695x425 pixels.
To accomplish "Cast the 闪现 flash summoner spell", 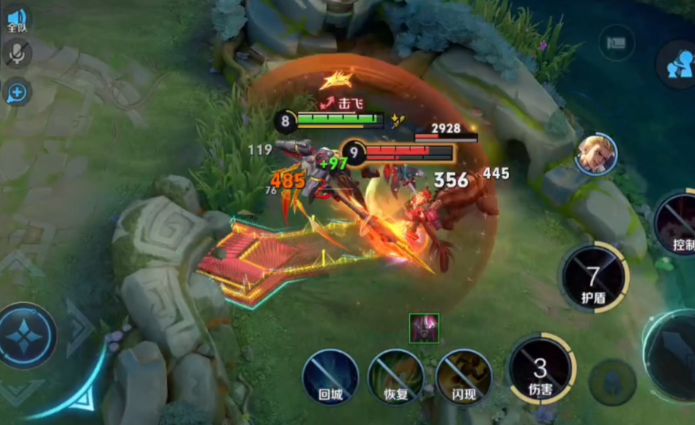I will tap(463, 374).
